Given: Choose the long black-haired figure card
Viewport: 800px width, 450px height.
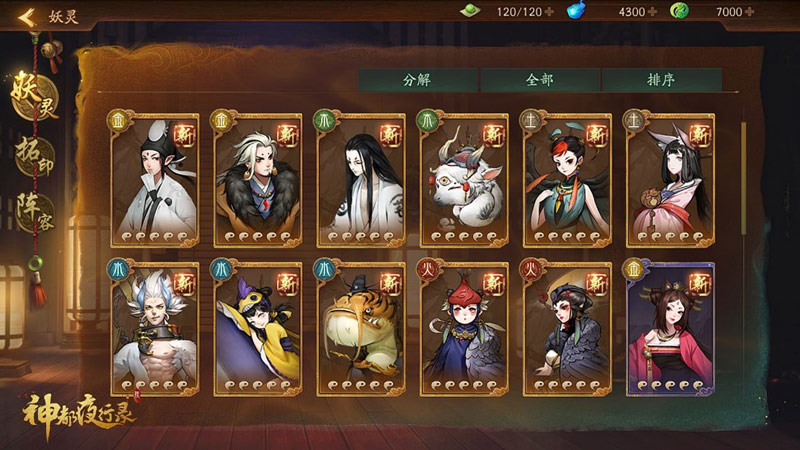Looking at the screenshot, I should pyautogui.click(x=360, y=180).
